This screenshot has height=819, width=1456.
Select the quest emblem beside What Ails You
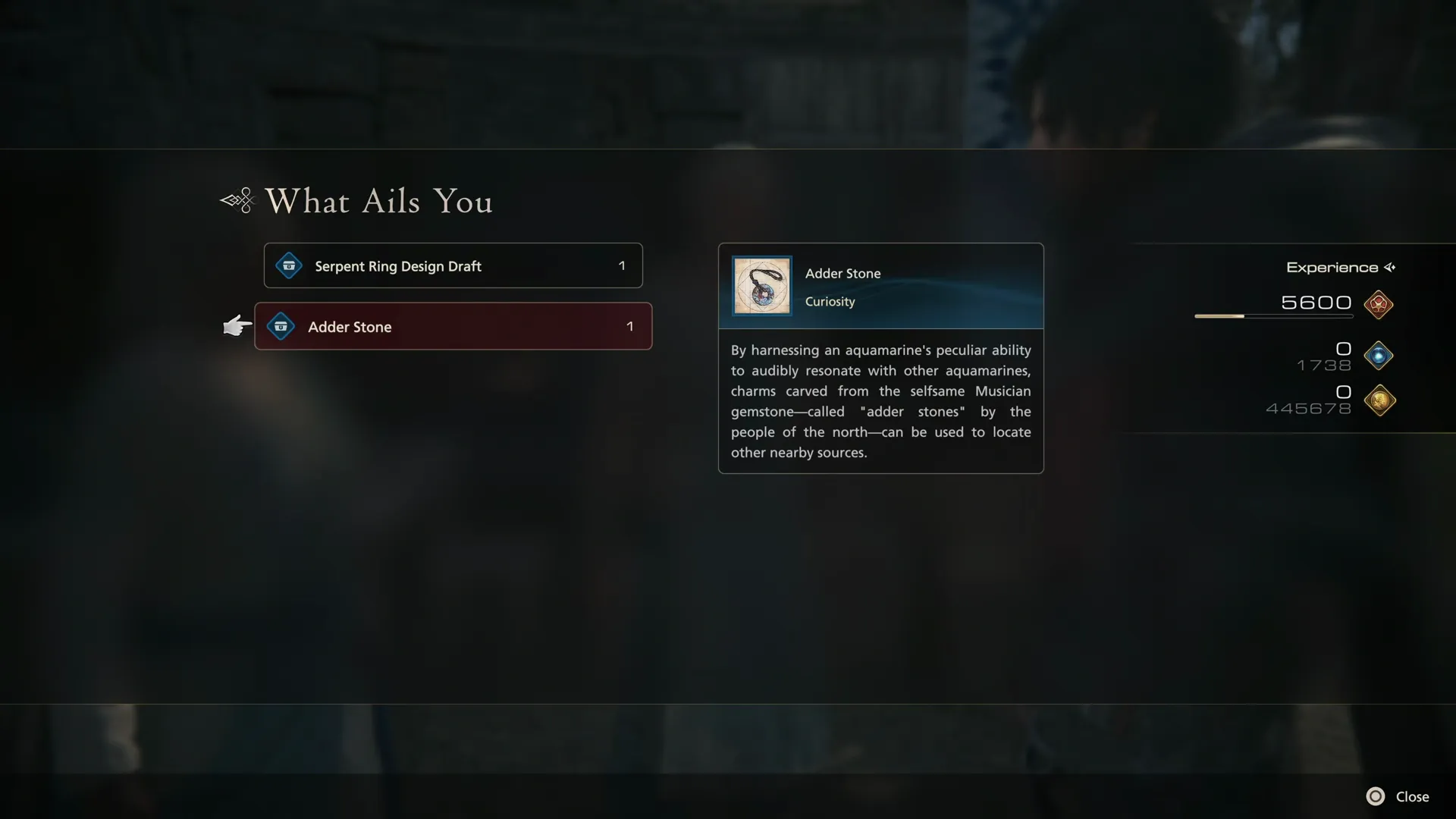236,200
